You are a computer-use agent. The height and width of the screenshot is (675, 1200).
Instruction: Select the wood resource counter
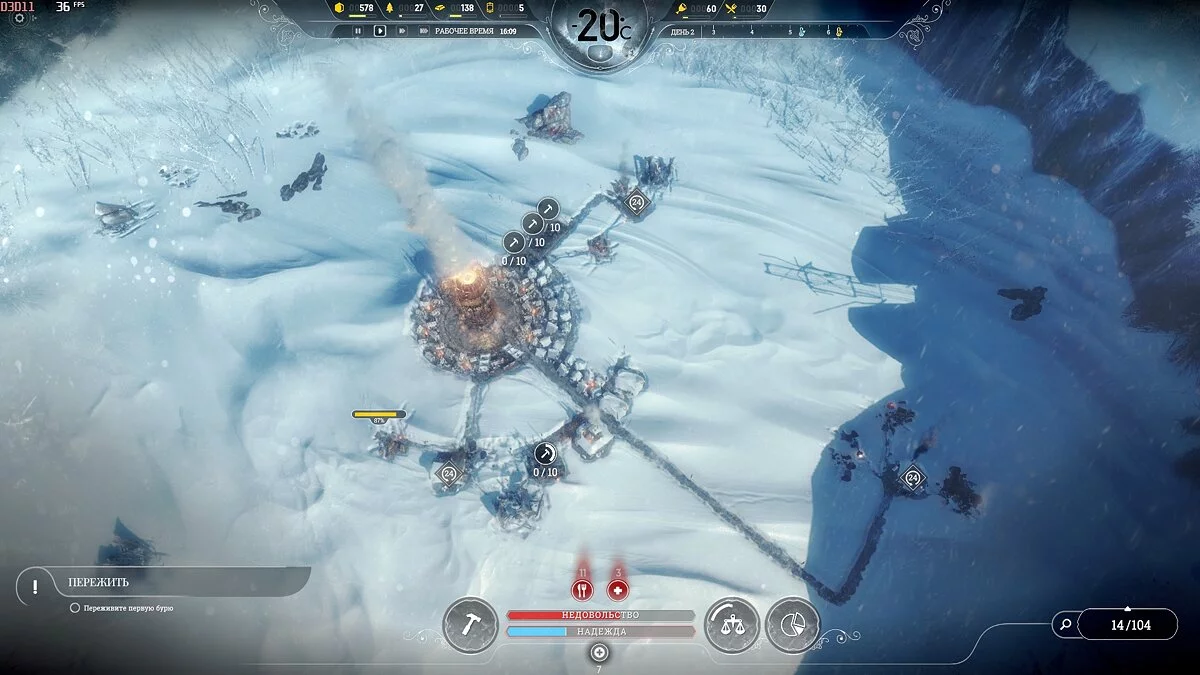(407, 9)
